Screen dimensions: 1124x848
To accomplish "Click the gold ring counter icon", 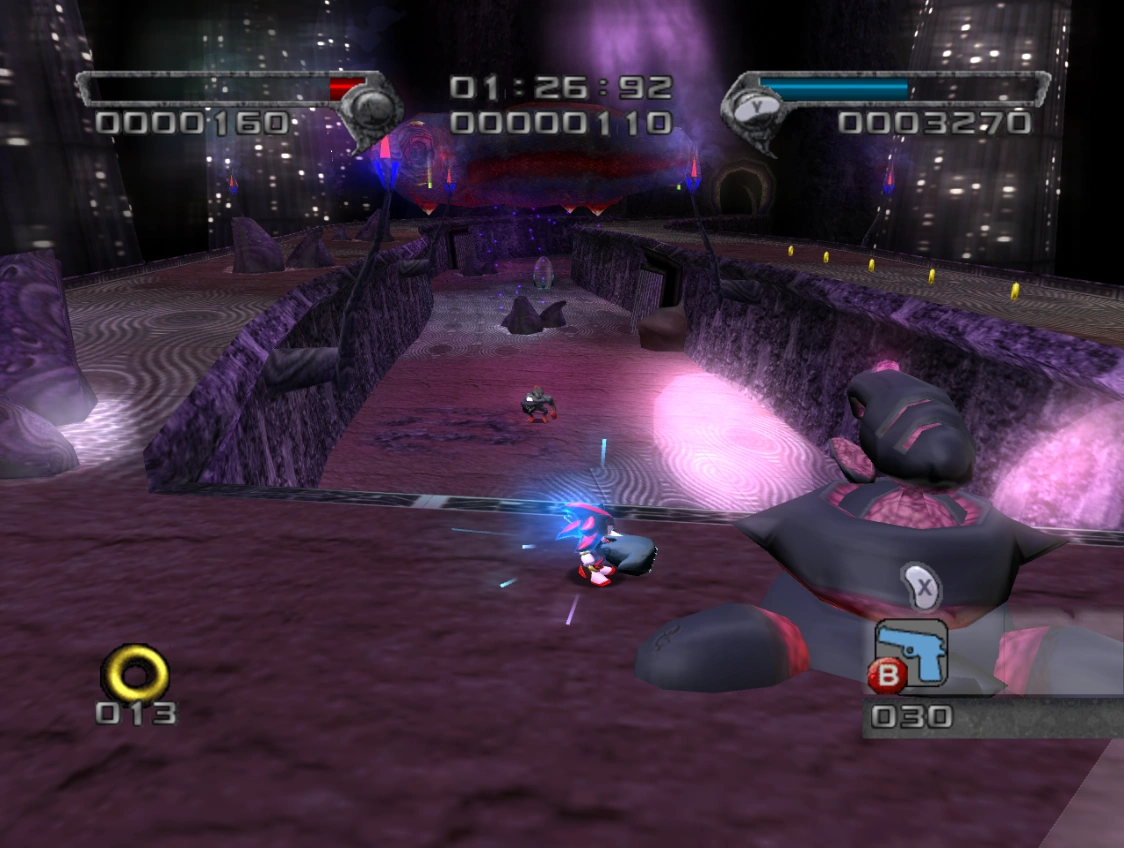I will [x=135, y=671].
